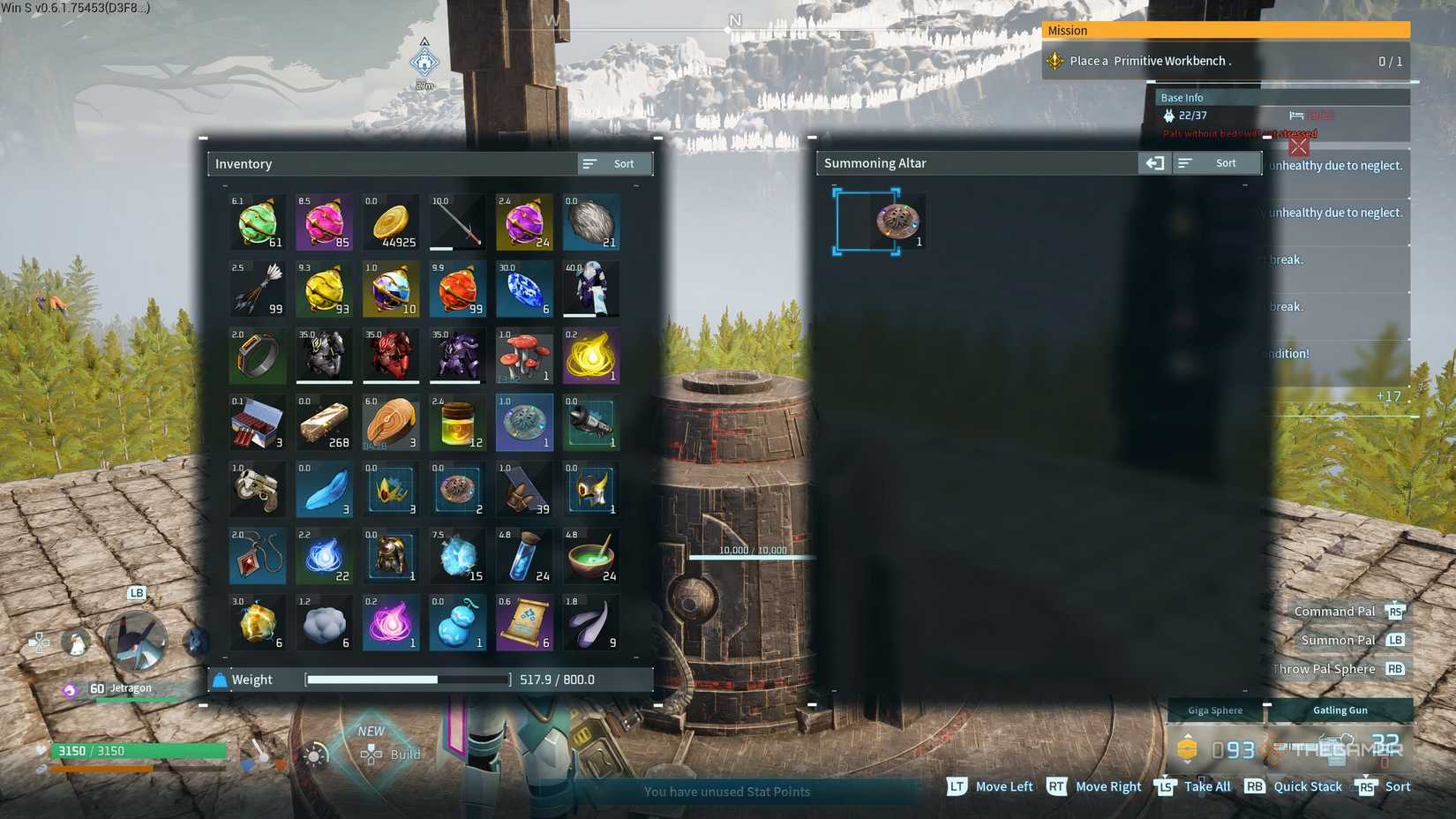Screen dimensions: 1456x819
Task: Select the sword in the inventory
Action: 457,222
